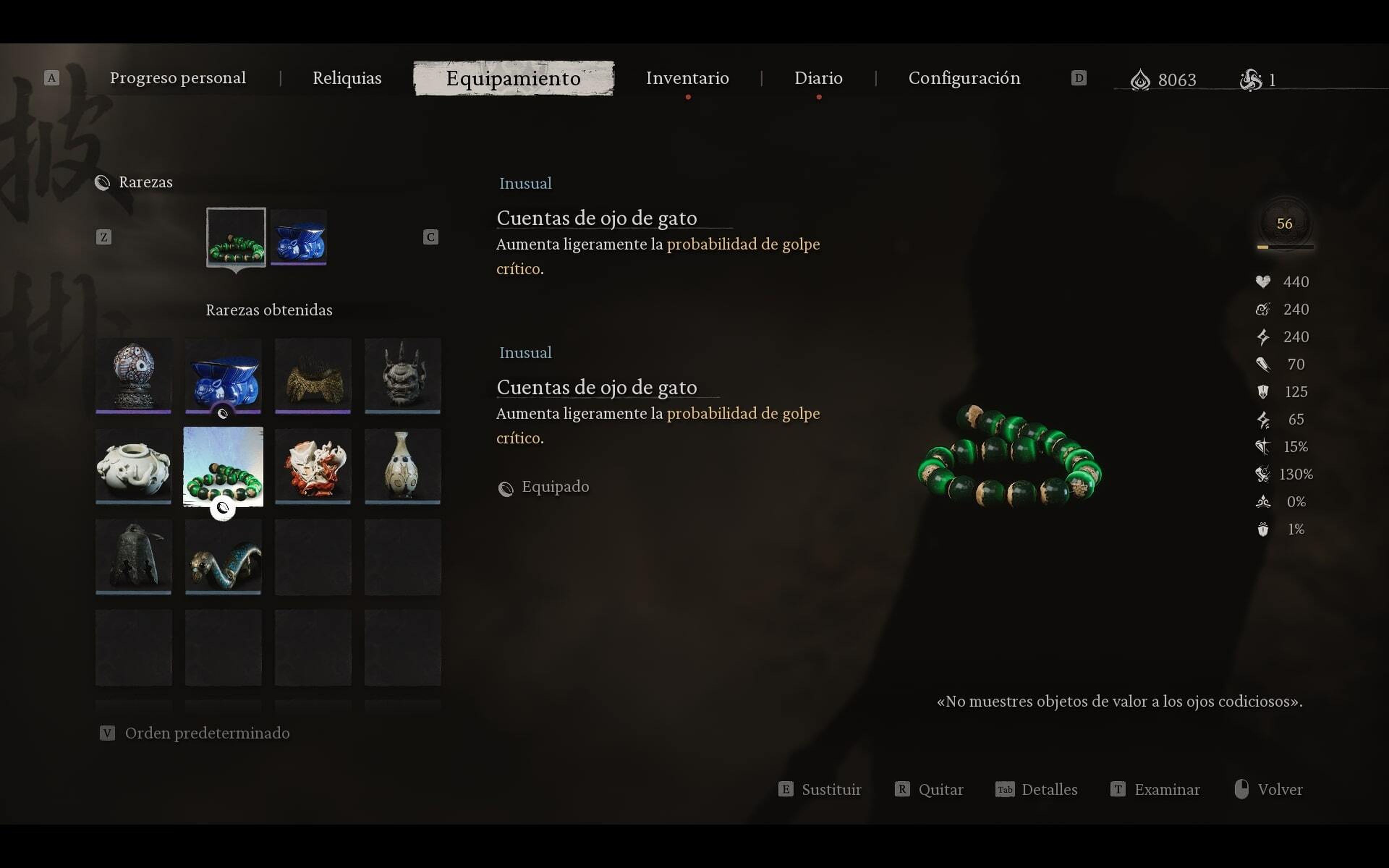Choose the dark demon mask curio
The image size is (1389, 868).
pos(402,375)
